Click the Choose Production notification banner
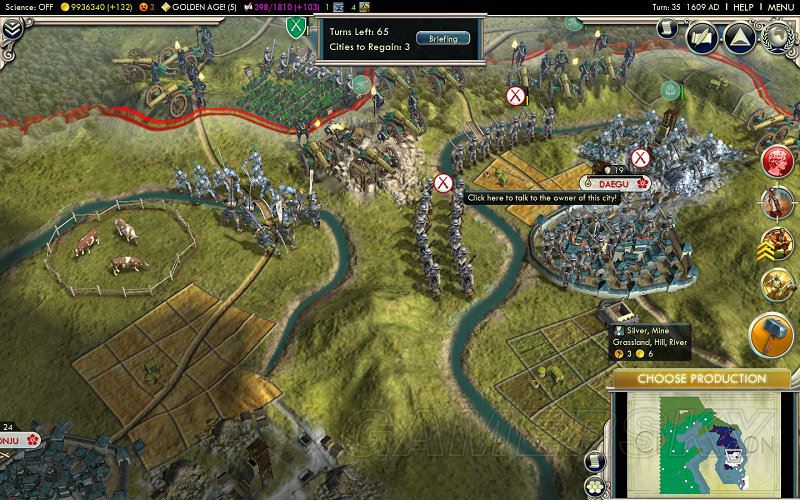 point(701,379)
